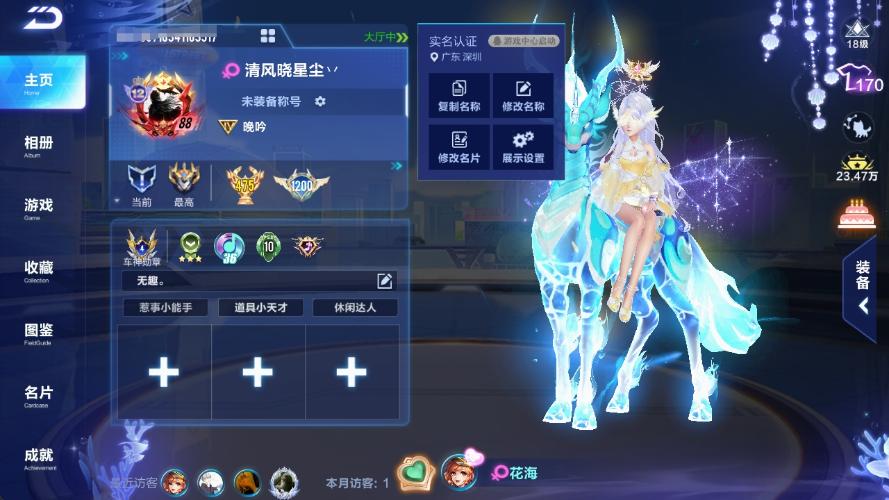Open the 图鉴 FieldGuide tab
This screenshot has height=500, width=889.
click(38, 333)
